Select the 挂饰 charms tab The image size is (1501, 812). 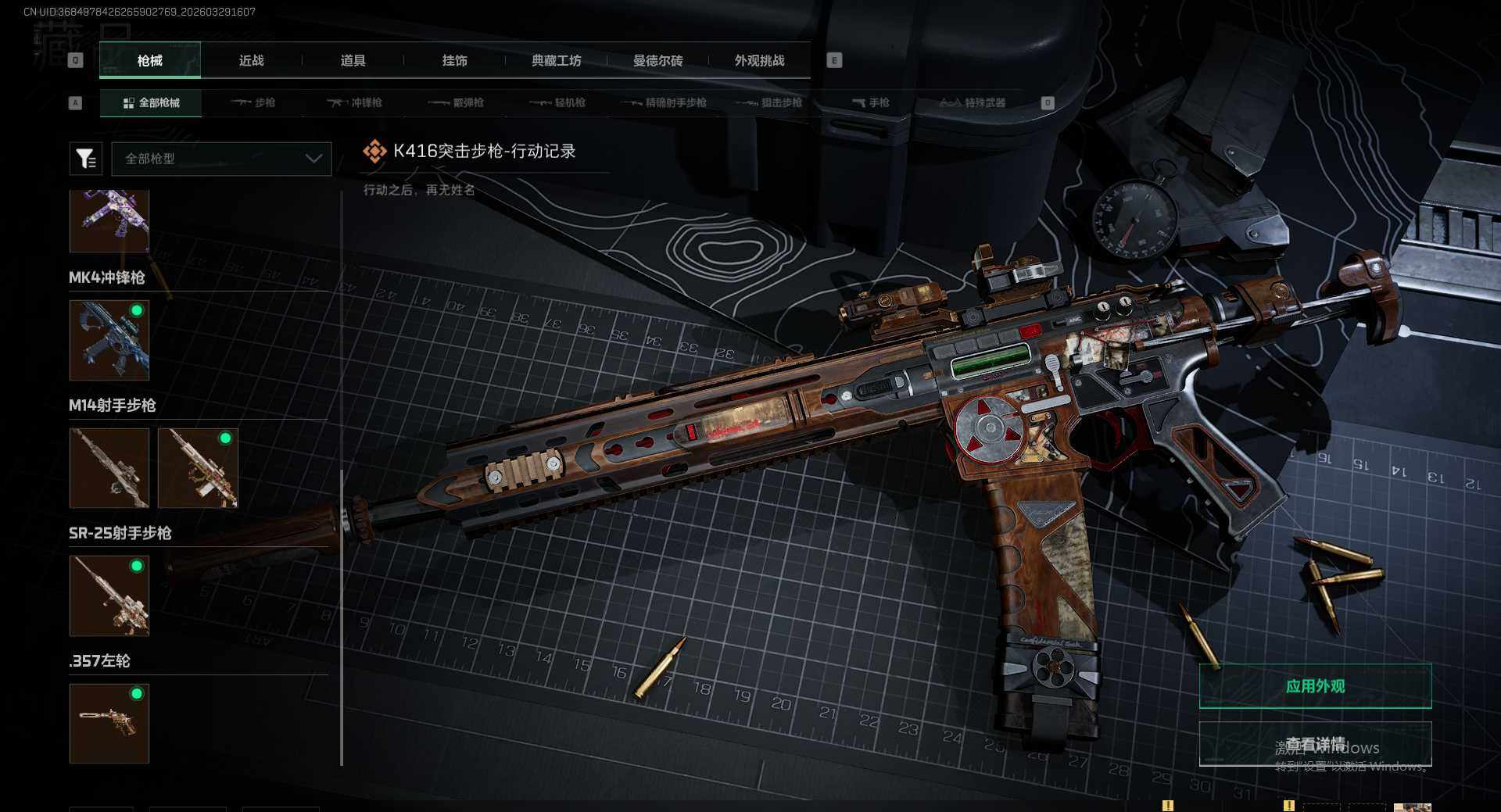tap(454, 60)
